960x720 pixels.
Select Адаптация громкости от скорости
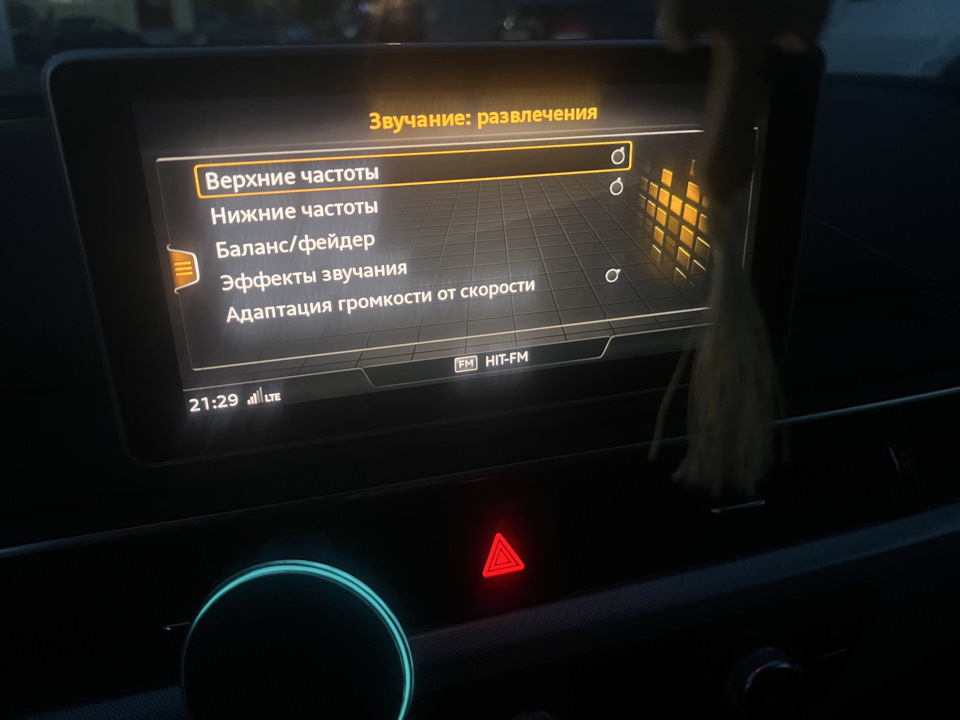[380, 299]
